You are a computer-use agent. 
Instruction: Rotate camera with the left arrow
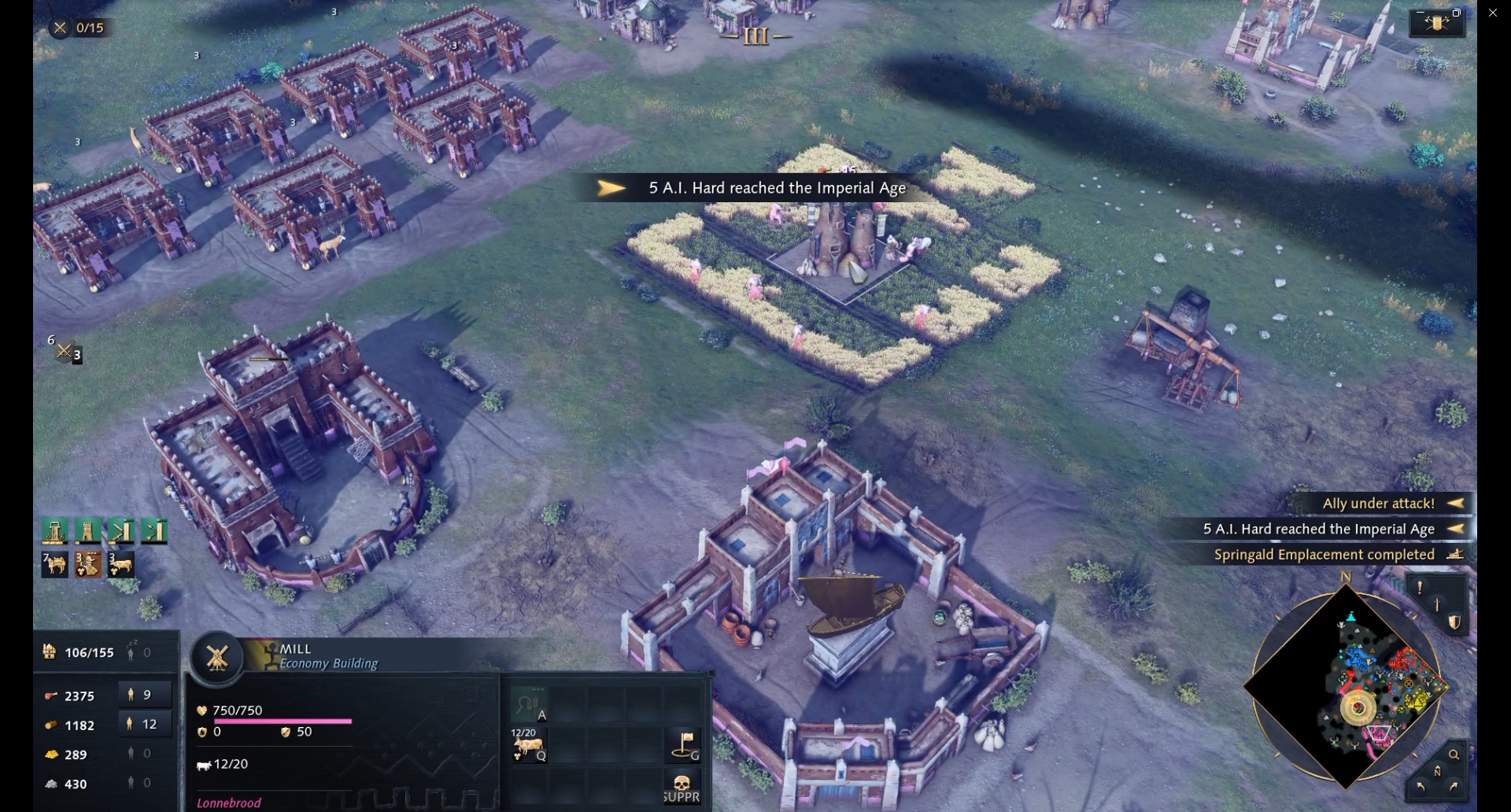(x=1420, y=786)
